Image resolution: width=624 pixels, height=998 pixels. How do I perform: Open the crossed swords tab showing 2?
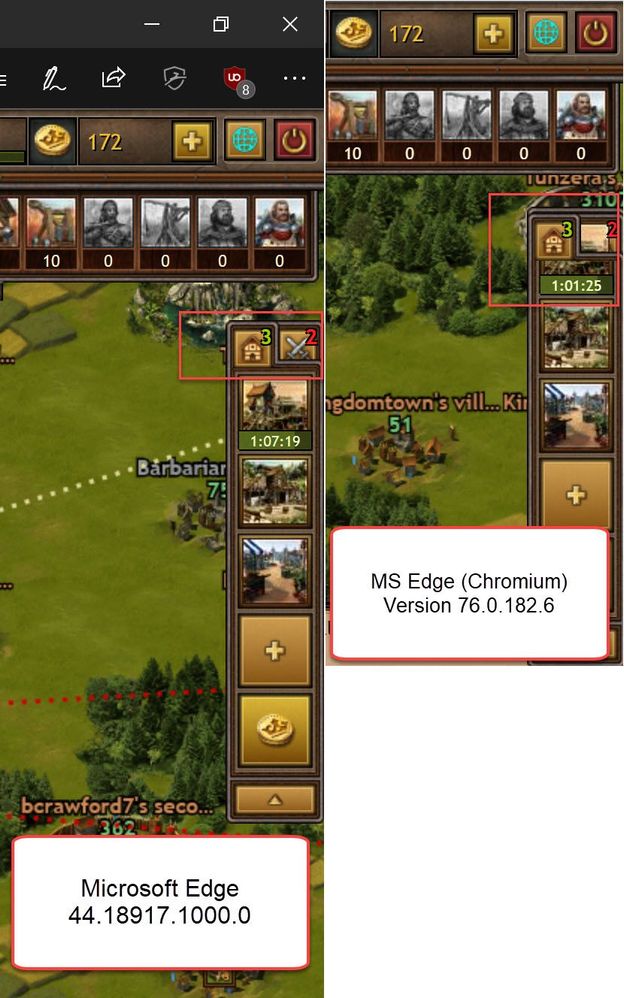pos(298,346)
